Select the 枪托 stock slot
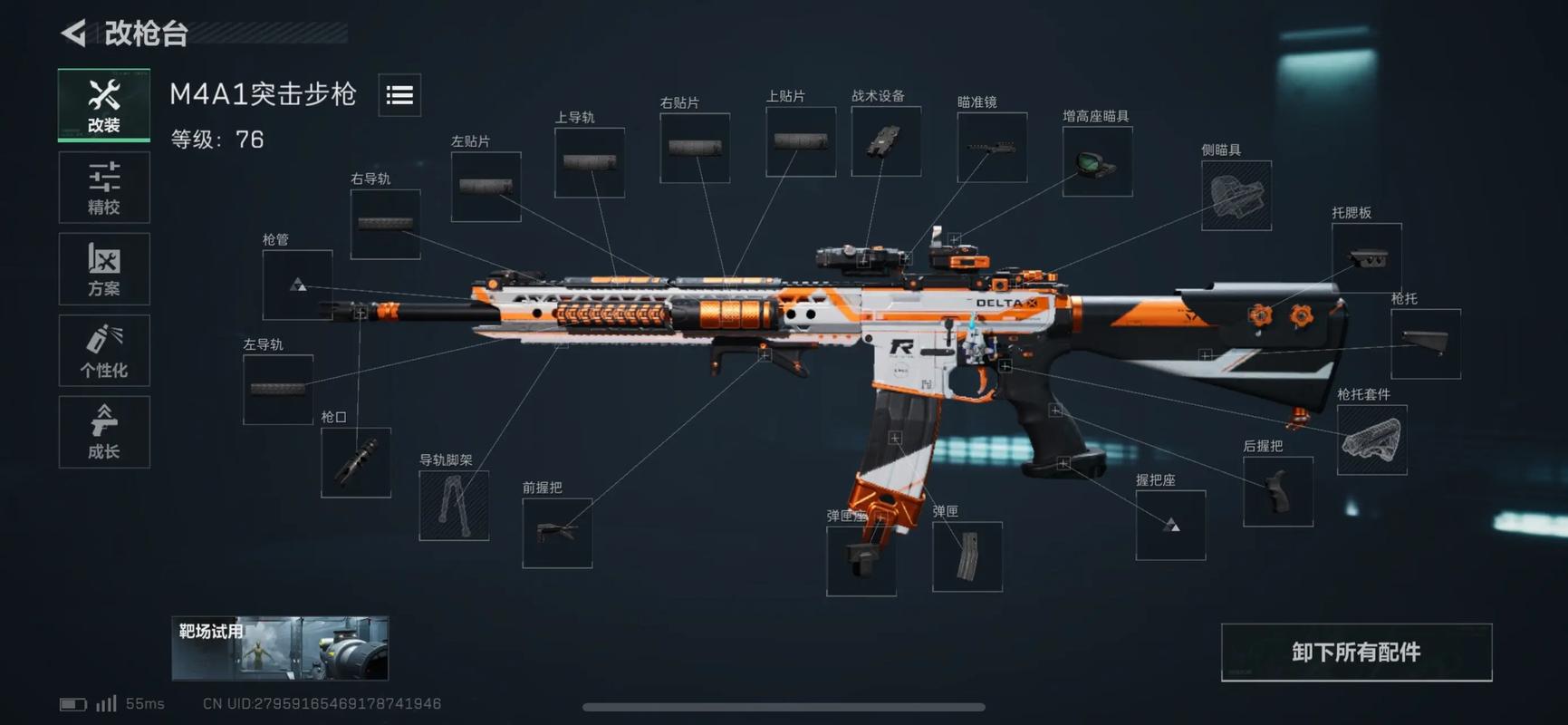The image size is (1568, 725). pos(1425,343)
